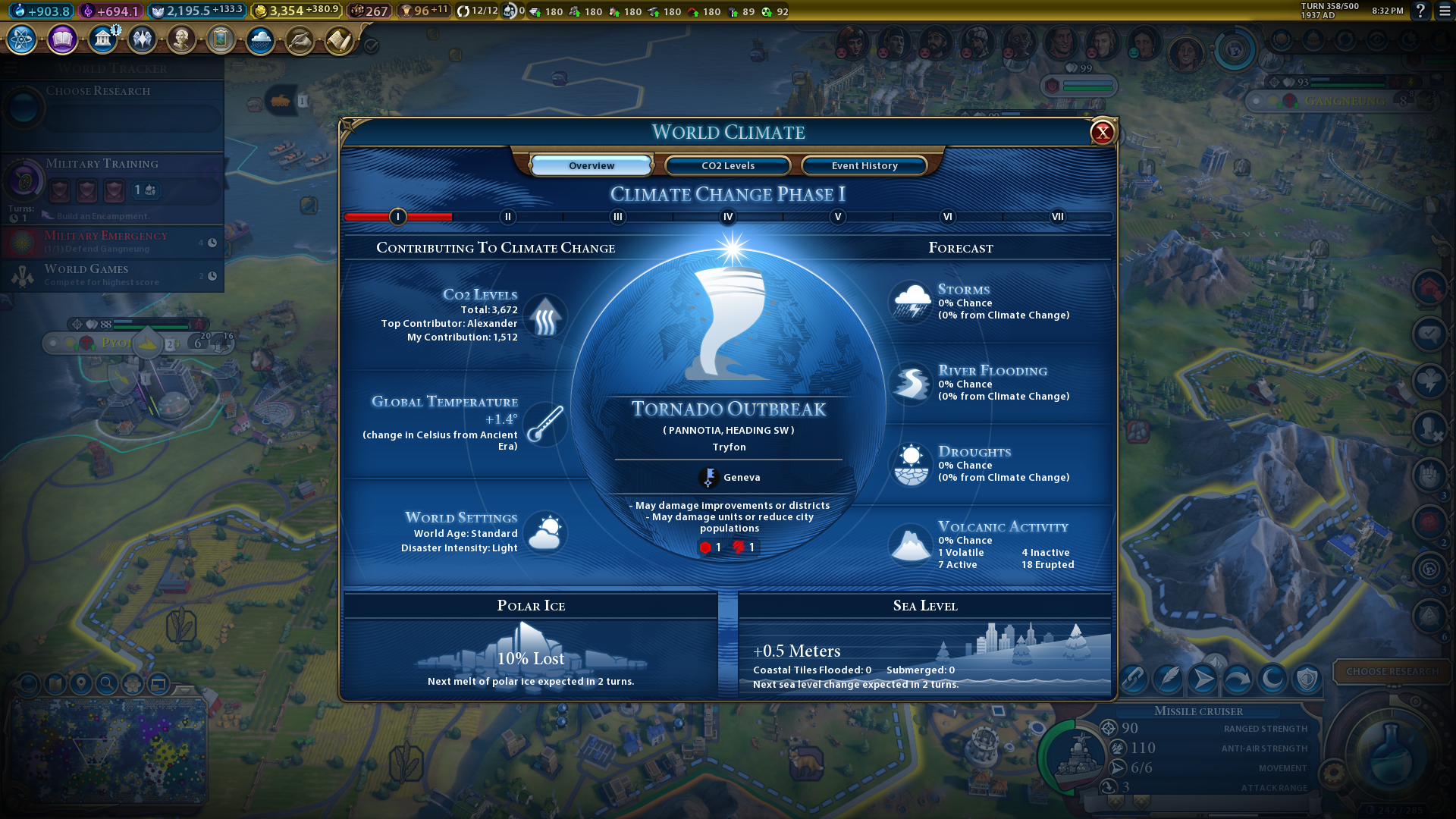Viewport: 1456px width, 819px height.
Task: Open the technology tree button
Action: (22, 39)
